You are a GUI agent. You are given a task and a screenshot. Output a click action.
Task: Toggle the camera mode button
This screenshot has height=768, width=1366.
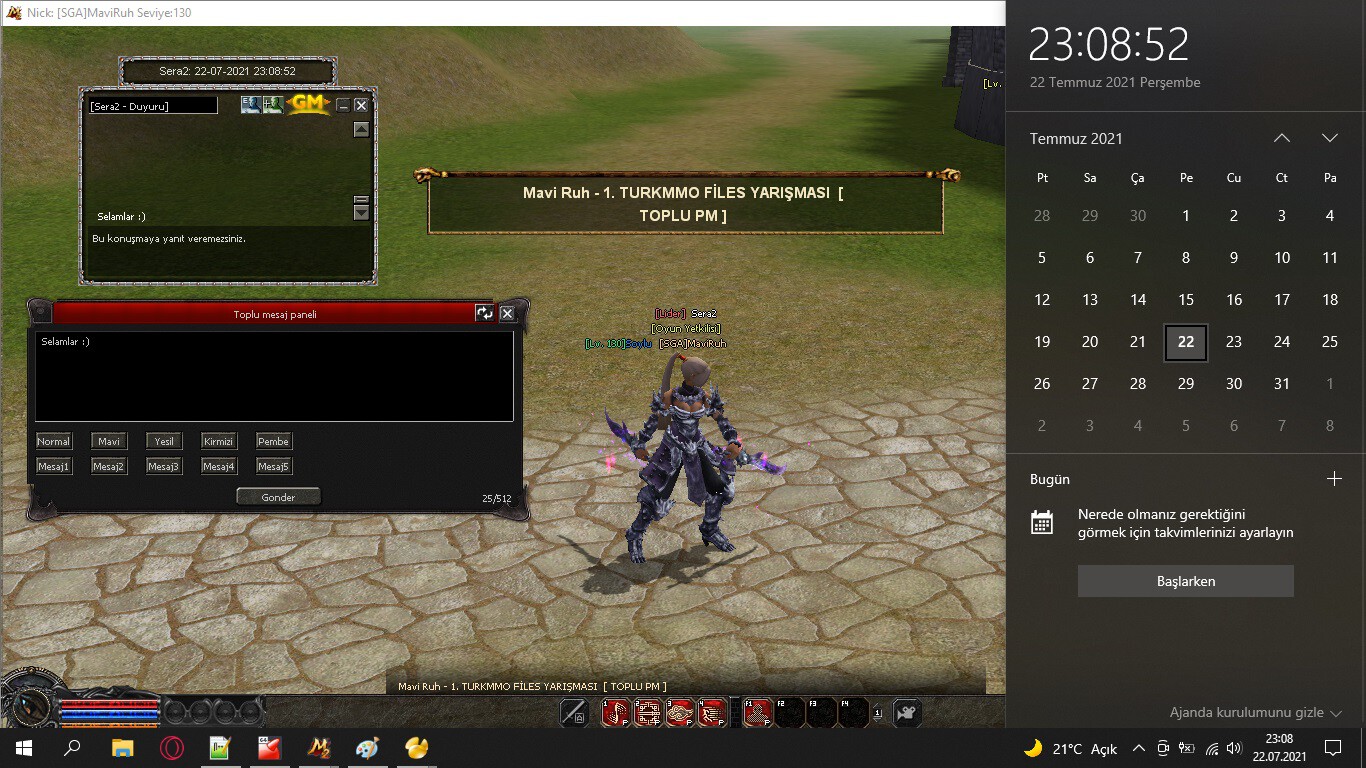pyautogui.click(x=906, y=713)
